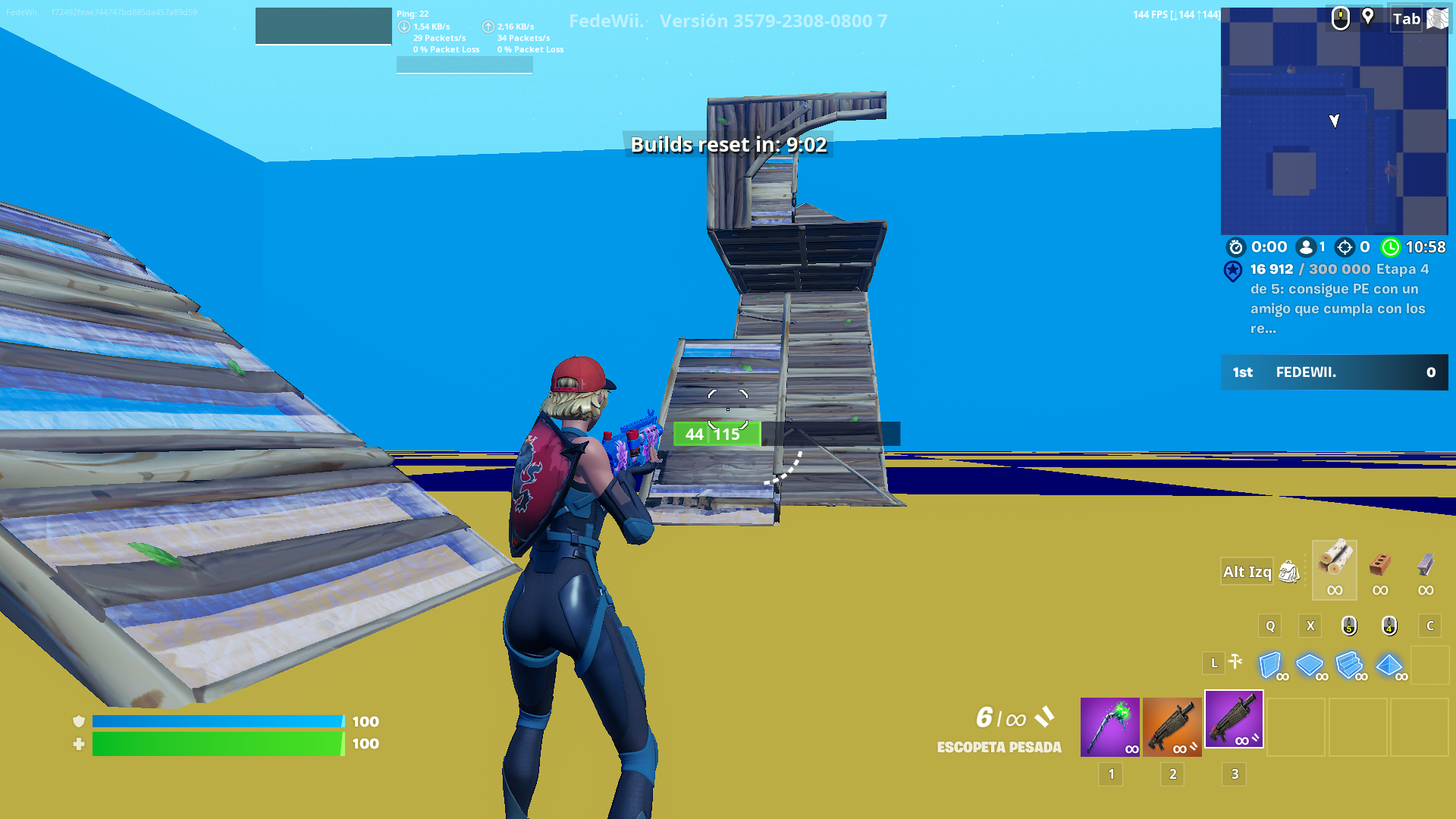The image size is (1456, 819).
Task: Click the Tab map label
Action: tap(1407, 20)
